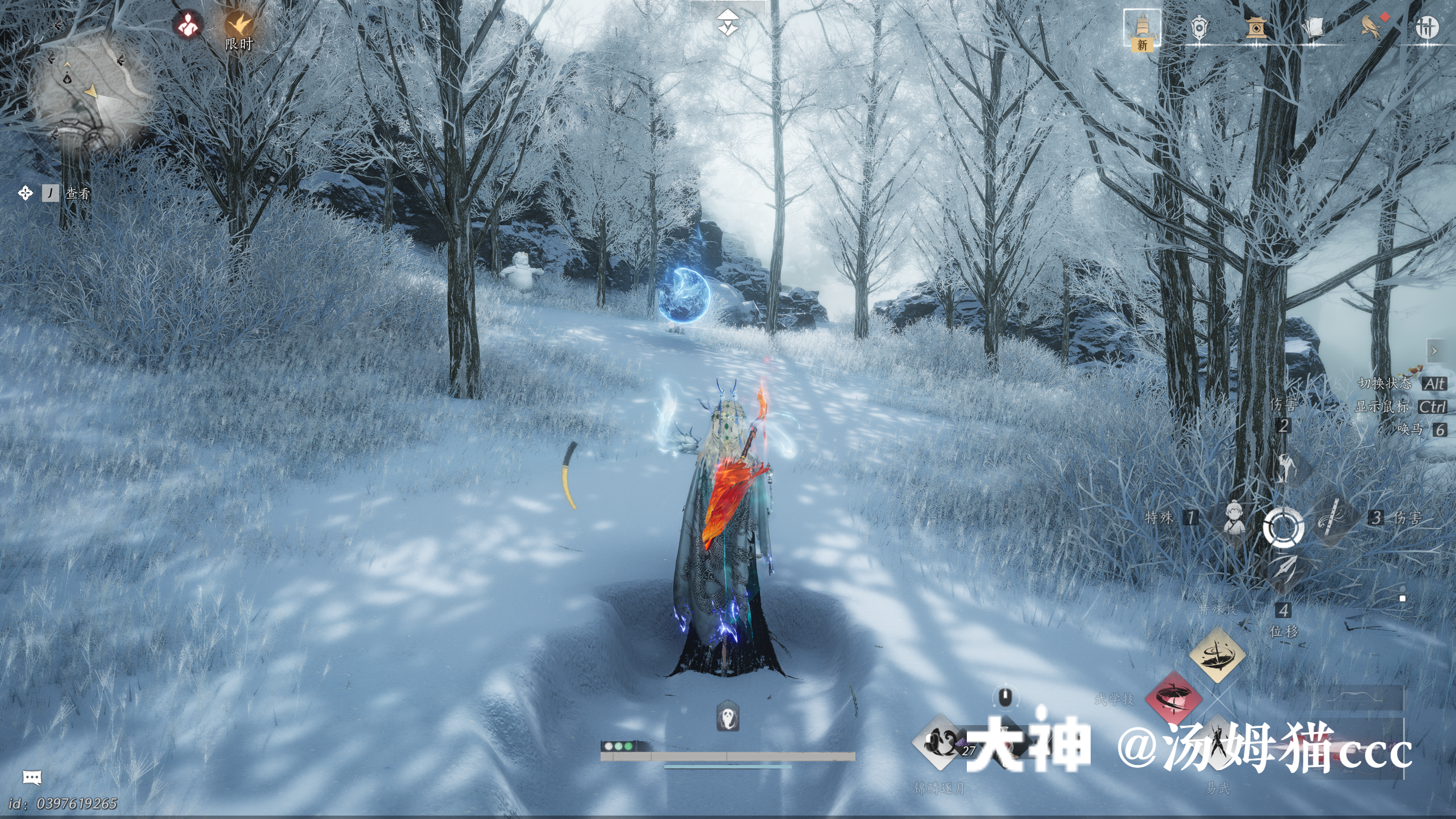This screenshot has width=1456, height=819.
Task: Open the chat bubble icon
Action: pyautogui.click(x=32, y=777)
